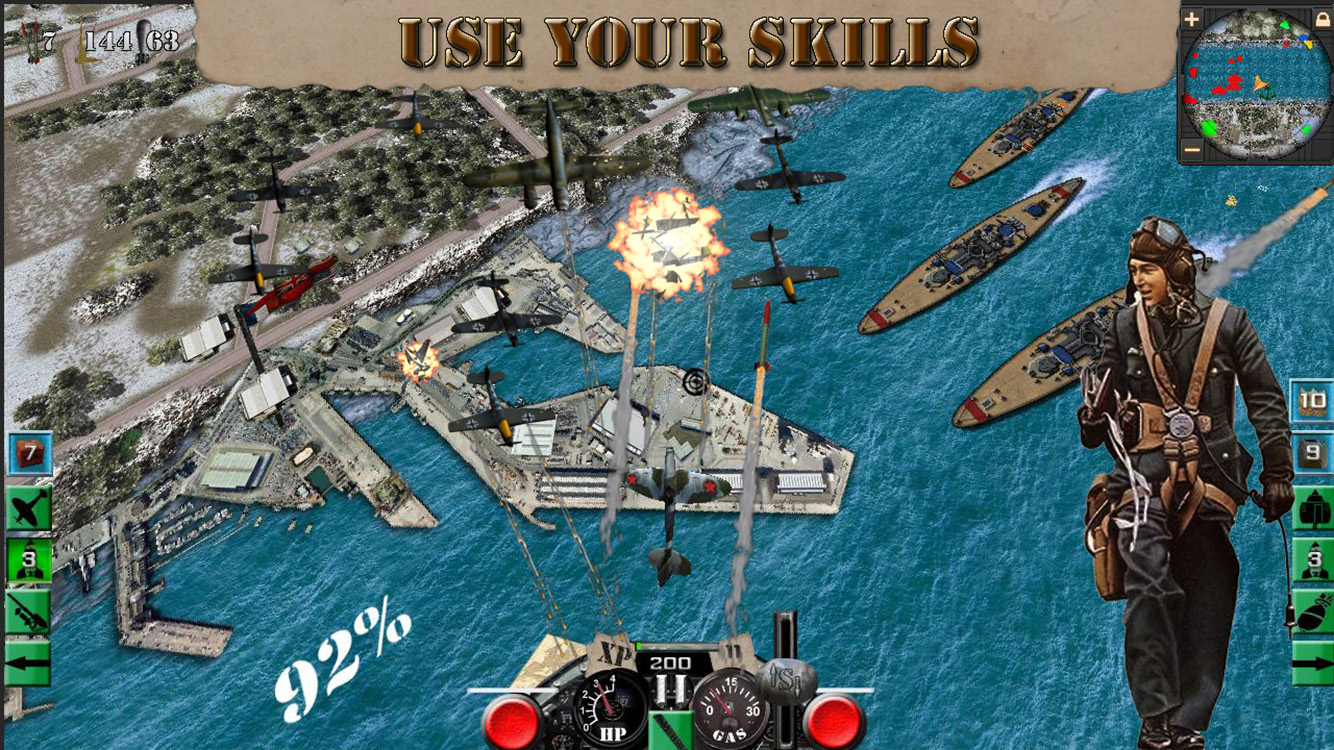Select the fighter plane attack icon
The width and height of the screenshot is (1334, 750).
click(x=28, y=508)
